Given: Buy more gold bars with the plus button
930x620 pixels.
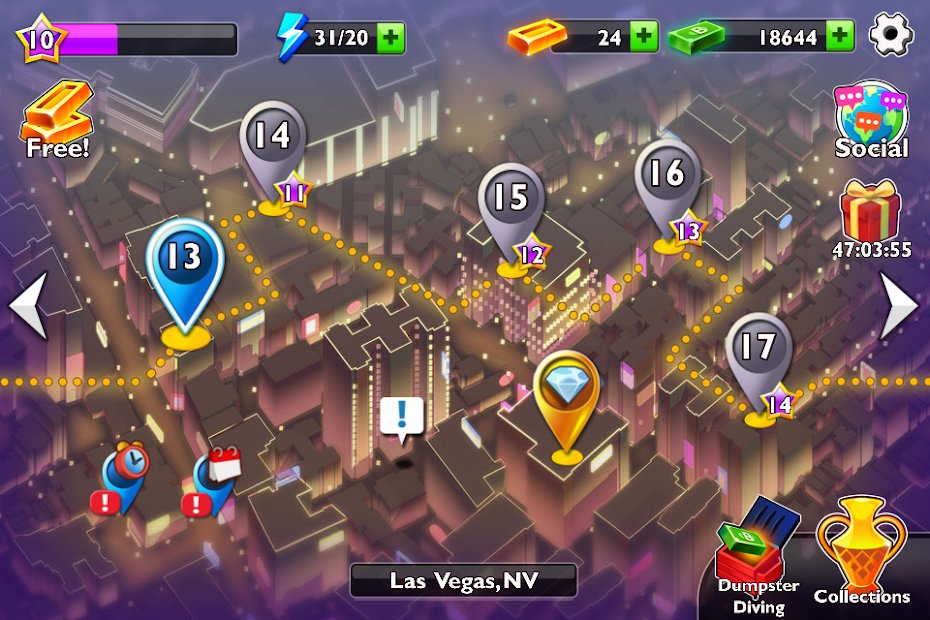Looking at the screenshot, I should coord(644,38).
